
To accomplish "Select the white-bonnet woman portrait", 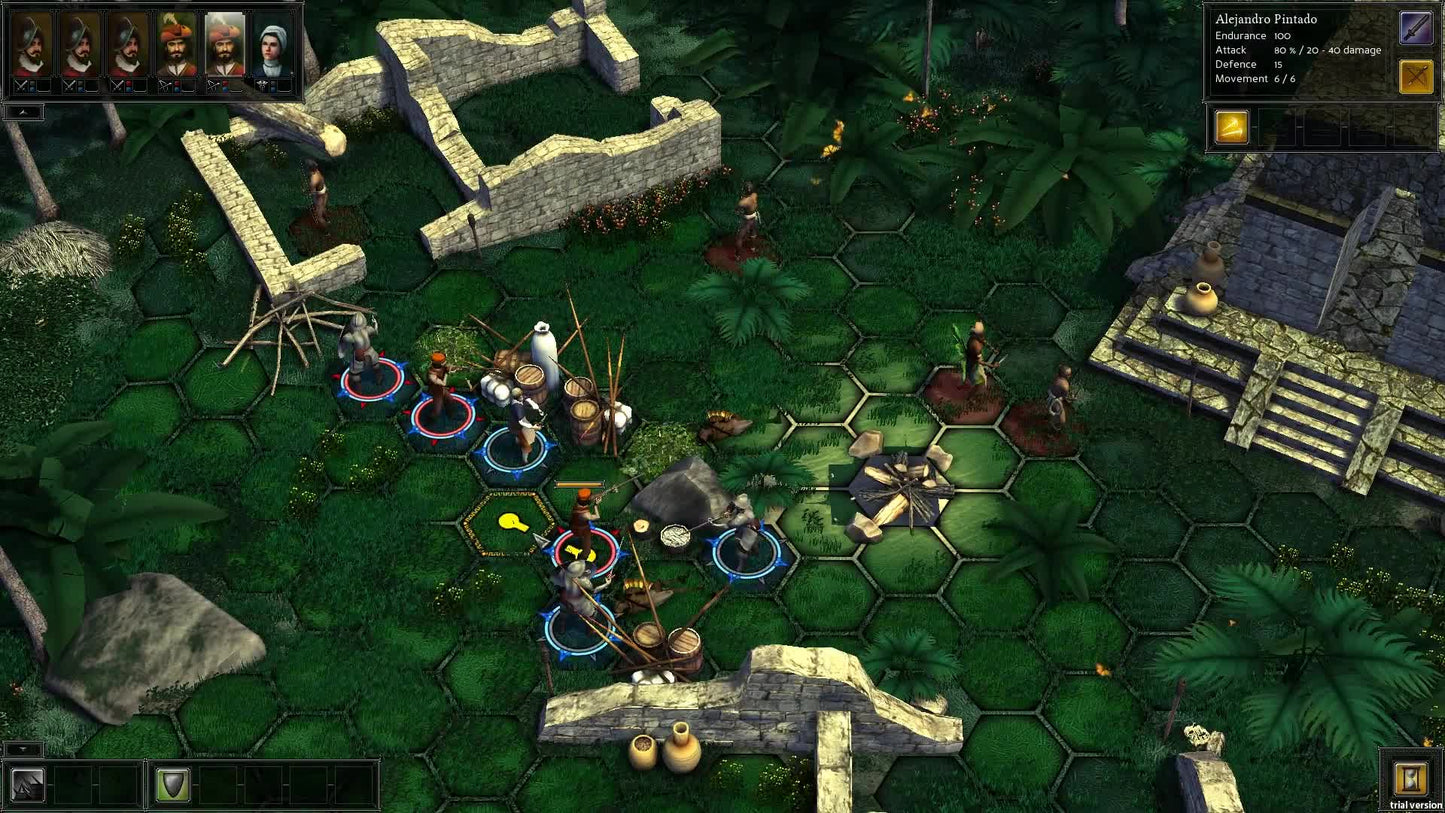I will click(273, 47).
